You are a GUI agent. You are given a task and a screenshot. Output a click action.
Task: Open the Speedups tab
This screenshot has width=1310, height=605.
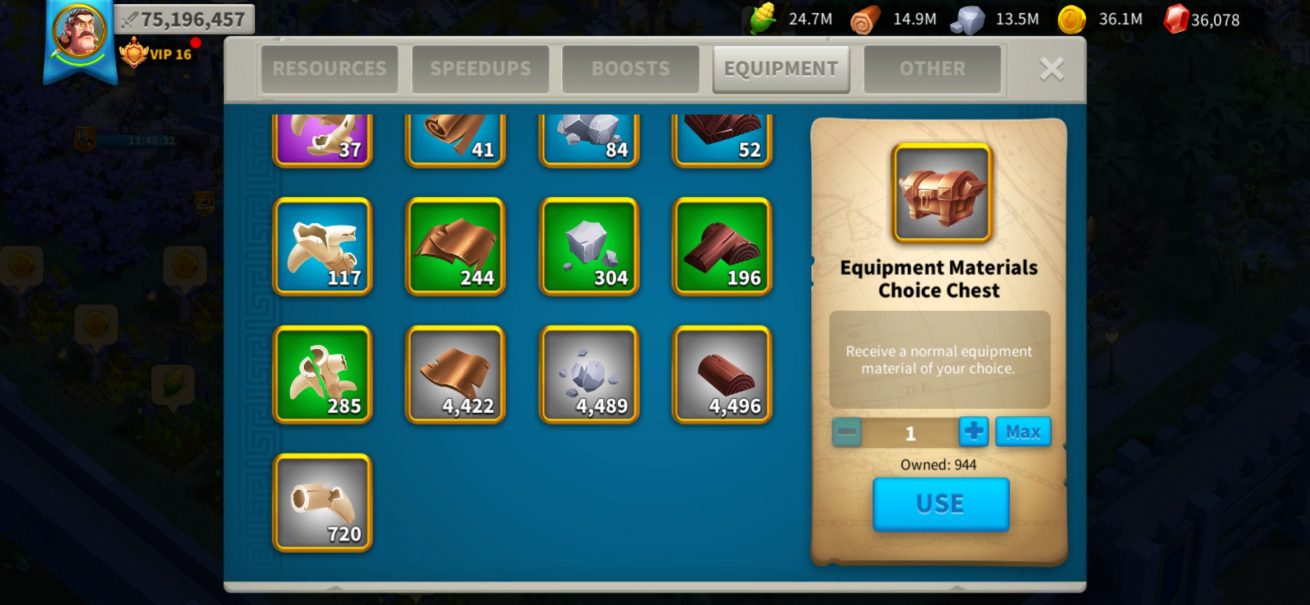point(480,69)
